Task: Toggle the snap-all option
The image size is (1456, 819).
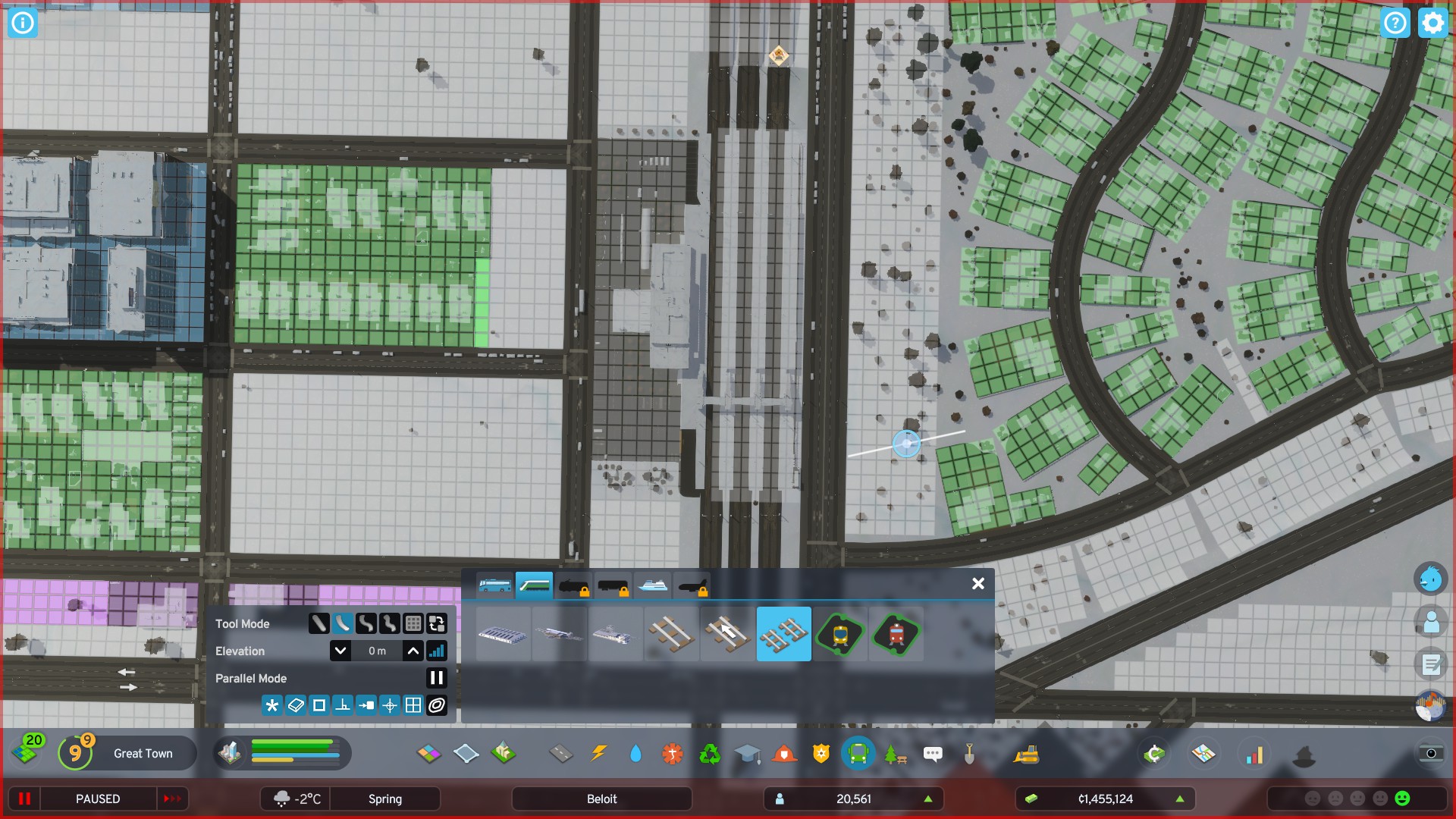Action: (271, 705)
